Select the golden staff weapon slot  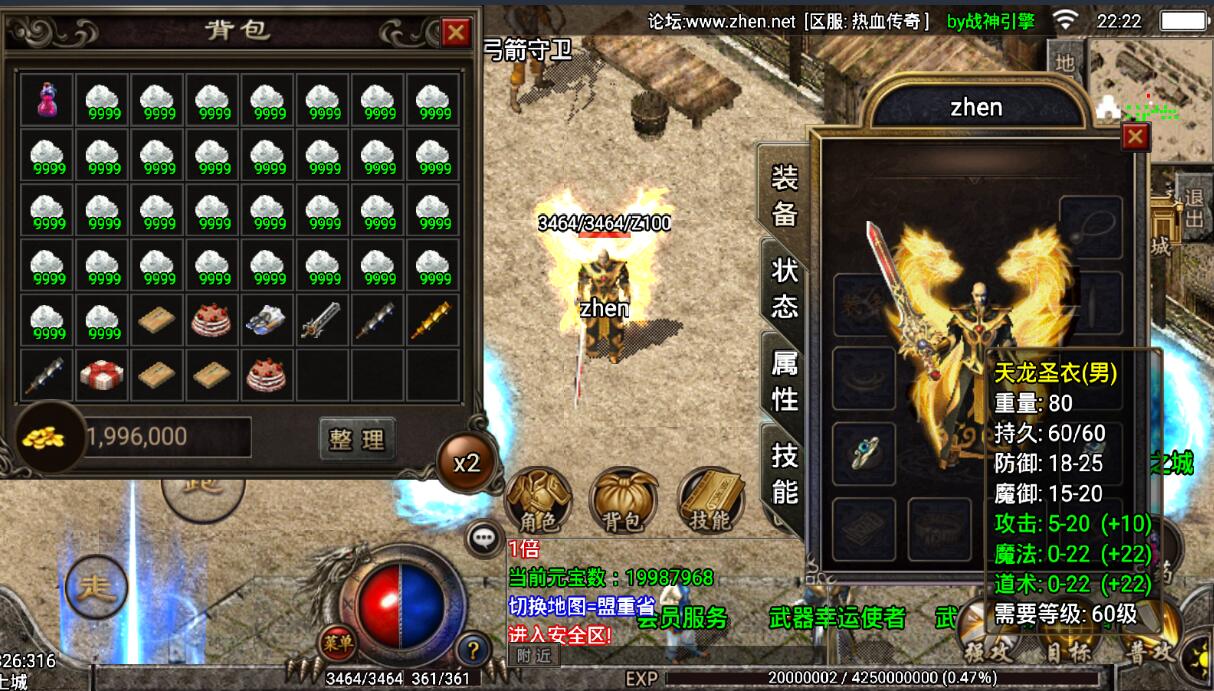click(x=434, y=319)
